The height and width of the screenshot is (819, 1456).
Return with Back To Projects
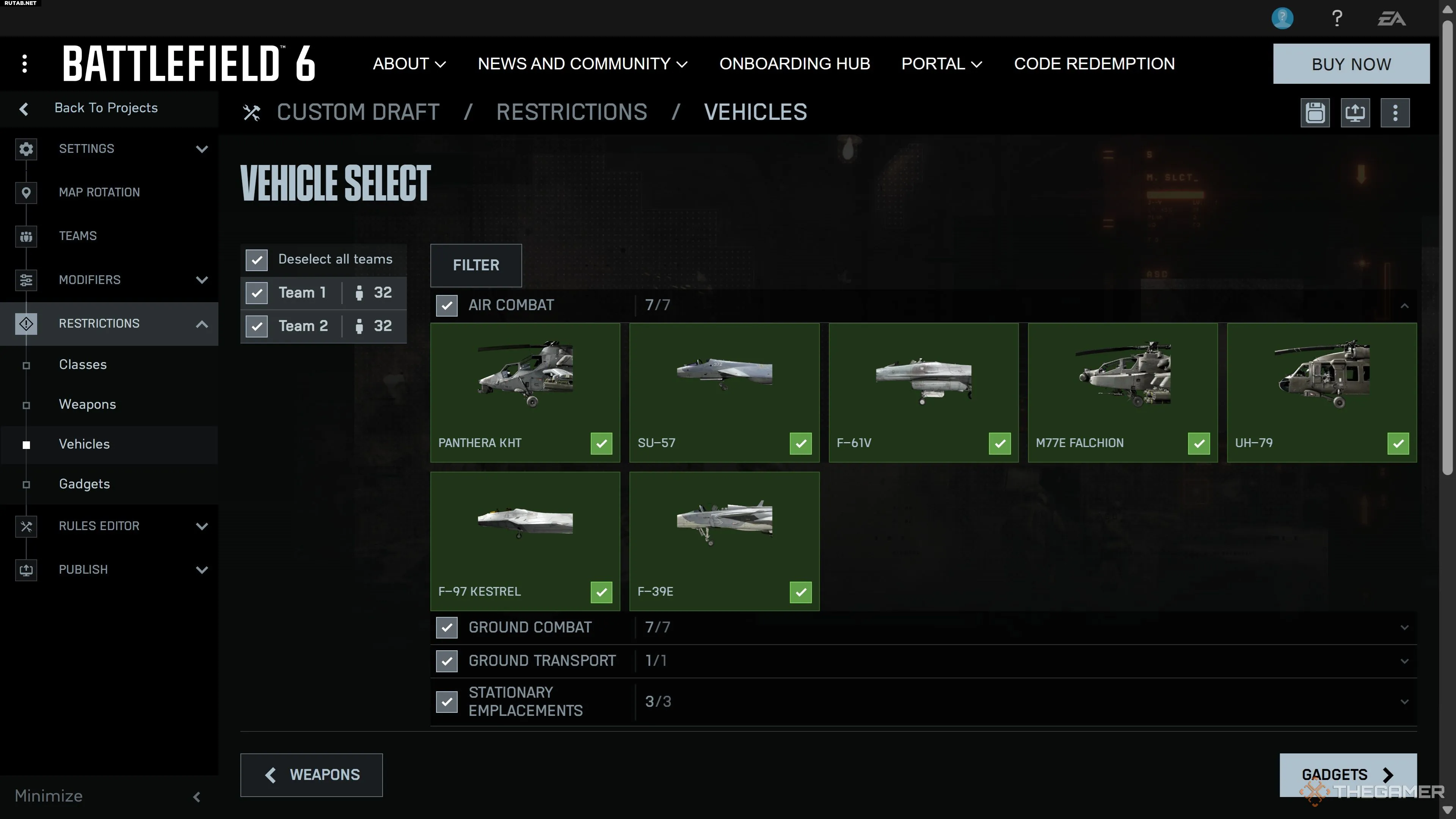pyautogui.click(x=106, y=108)
